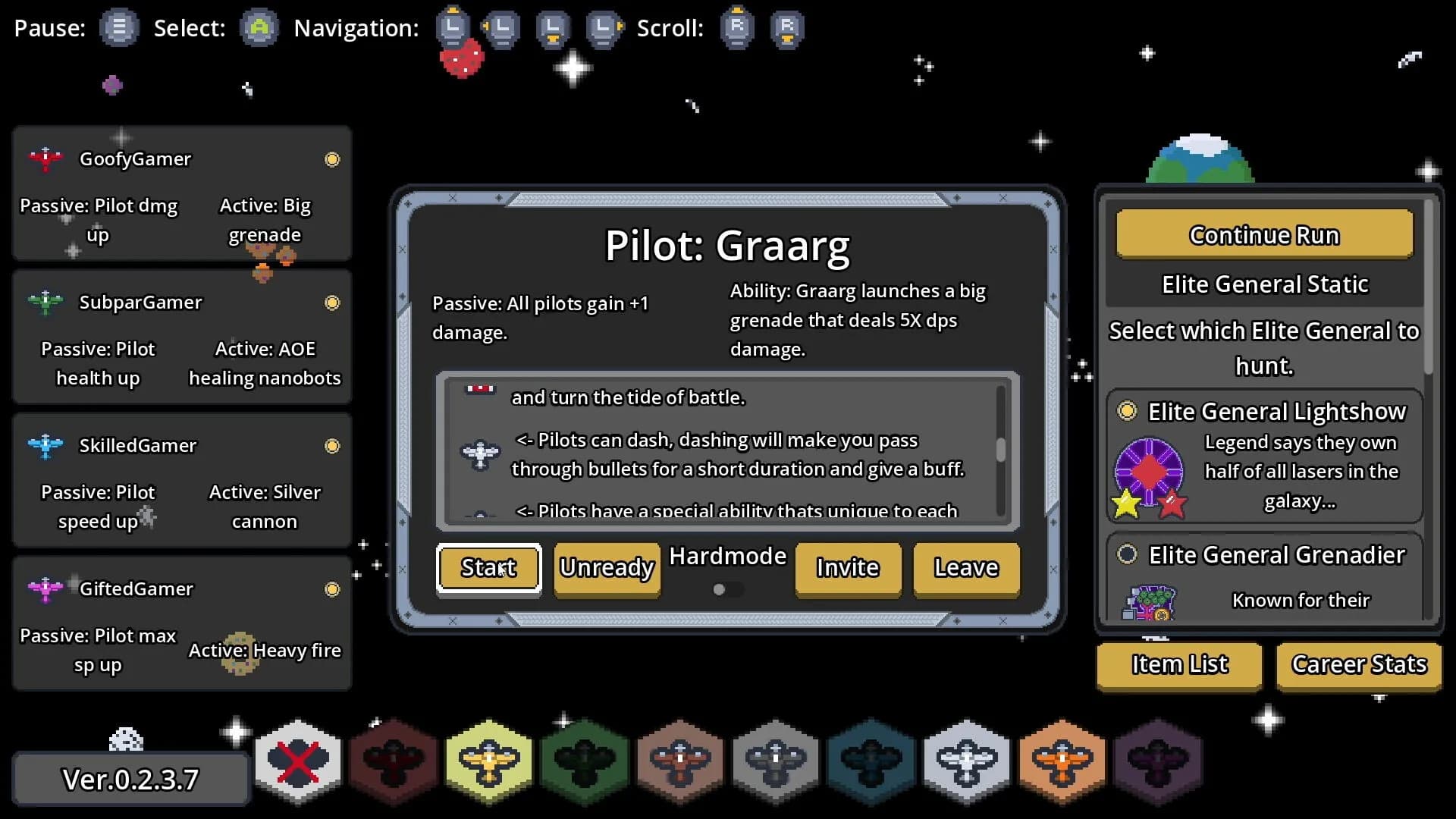Screen dimensions: 1456x819
Task: View Career Stats
Action: (1359, 664)
